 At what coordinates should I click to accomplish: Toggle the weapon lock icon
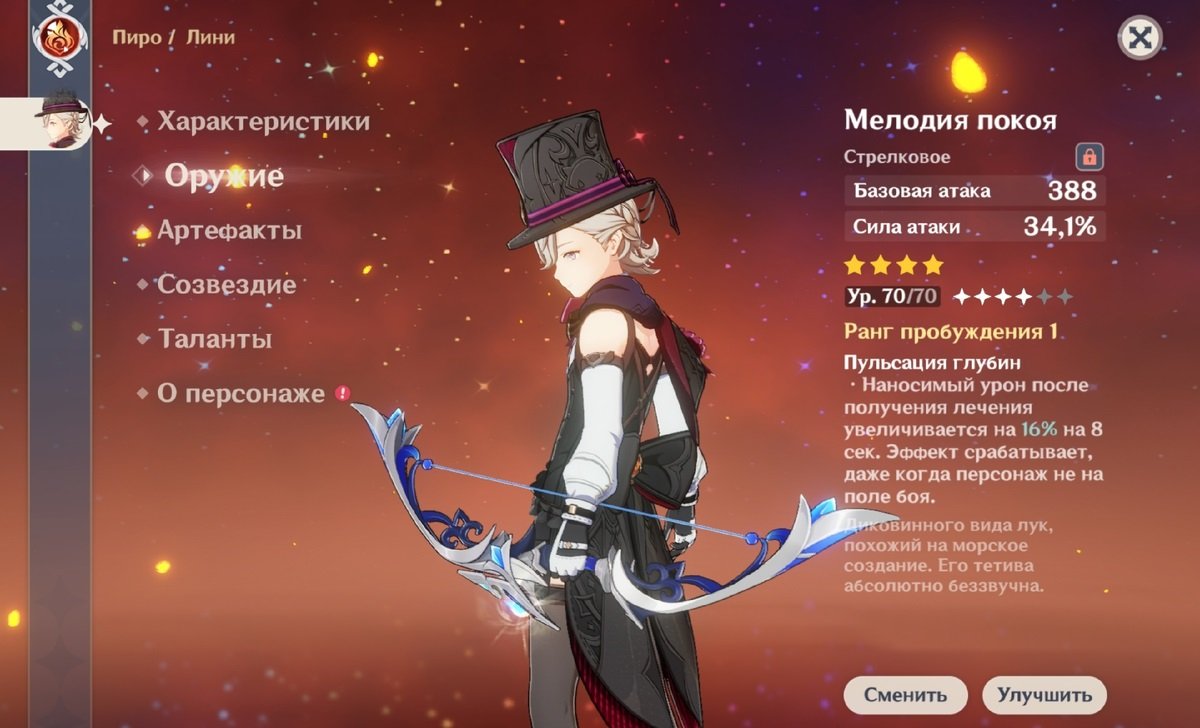point(1089,157)
